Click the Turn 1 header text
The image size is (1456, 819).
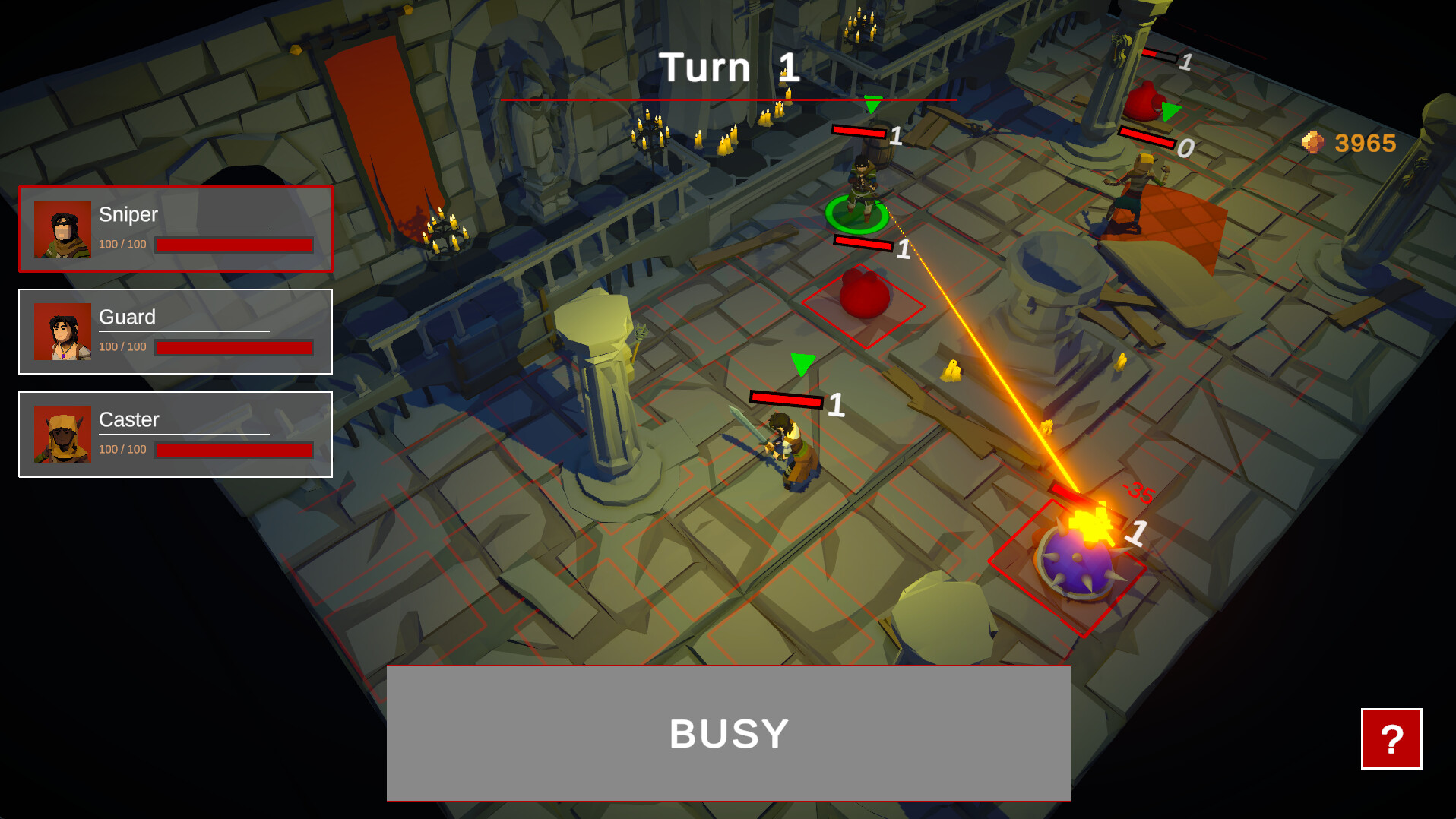click(x=728, y=67)
